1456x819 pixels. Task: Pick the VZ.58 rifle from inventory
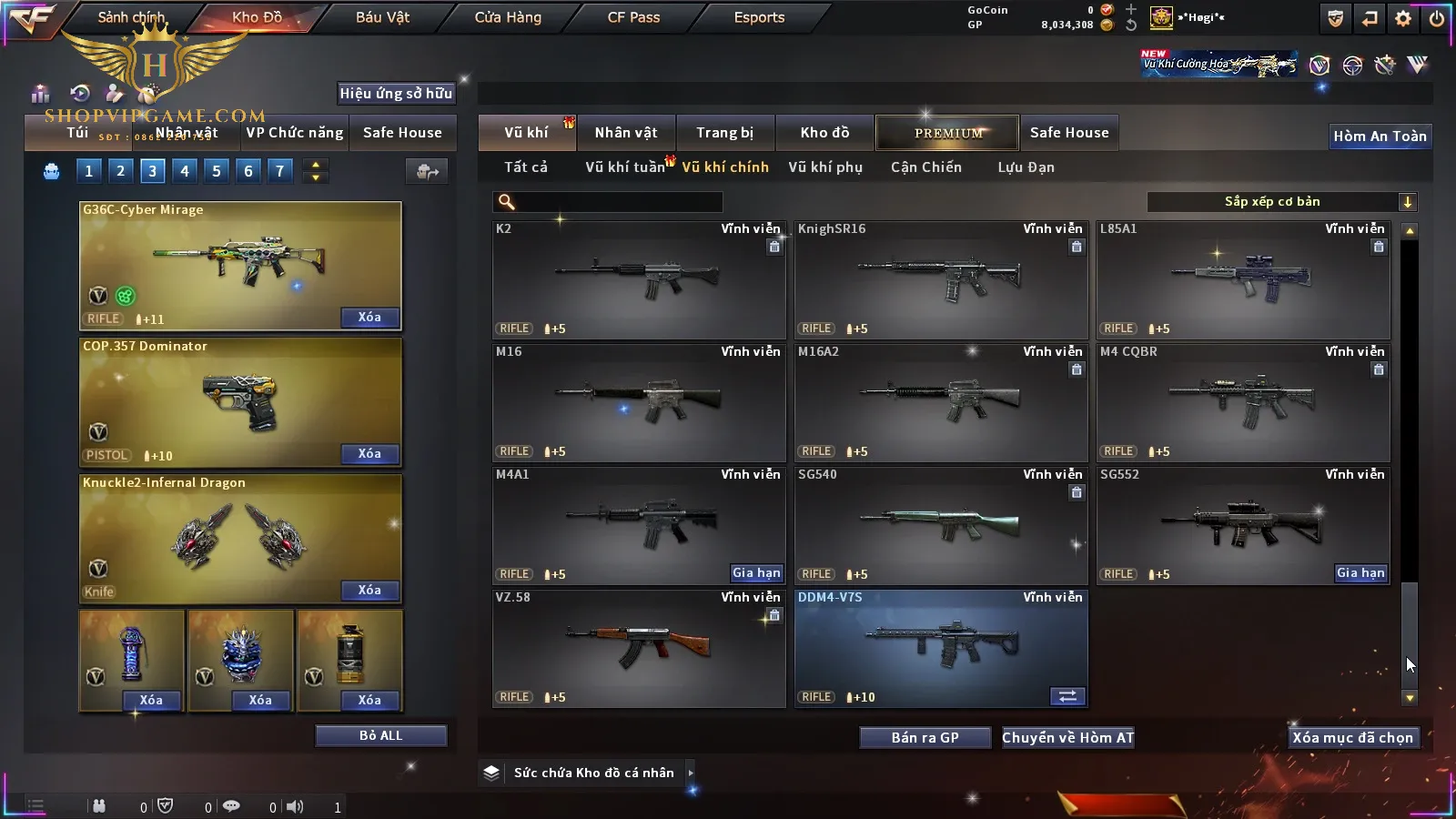[x=639, y=648]
